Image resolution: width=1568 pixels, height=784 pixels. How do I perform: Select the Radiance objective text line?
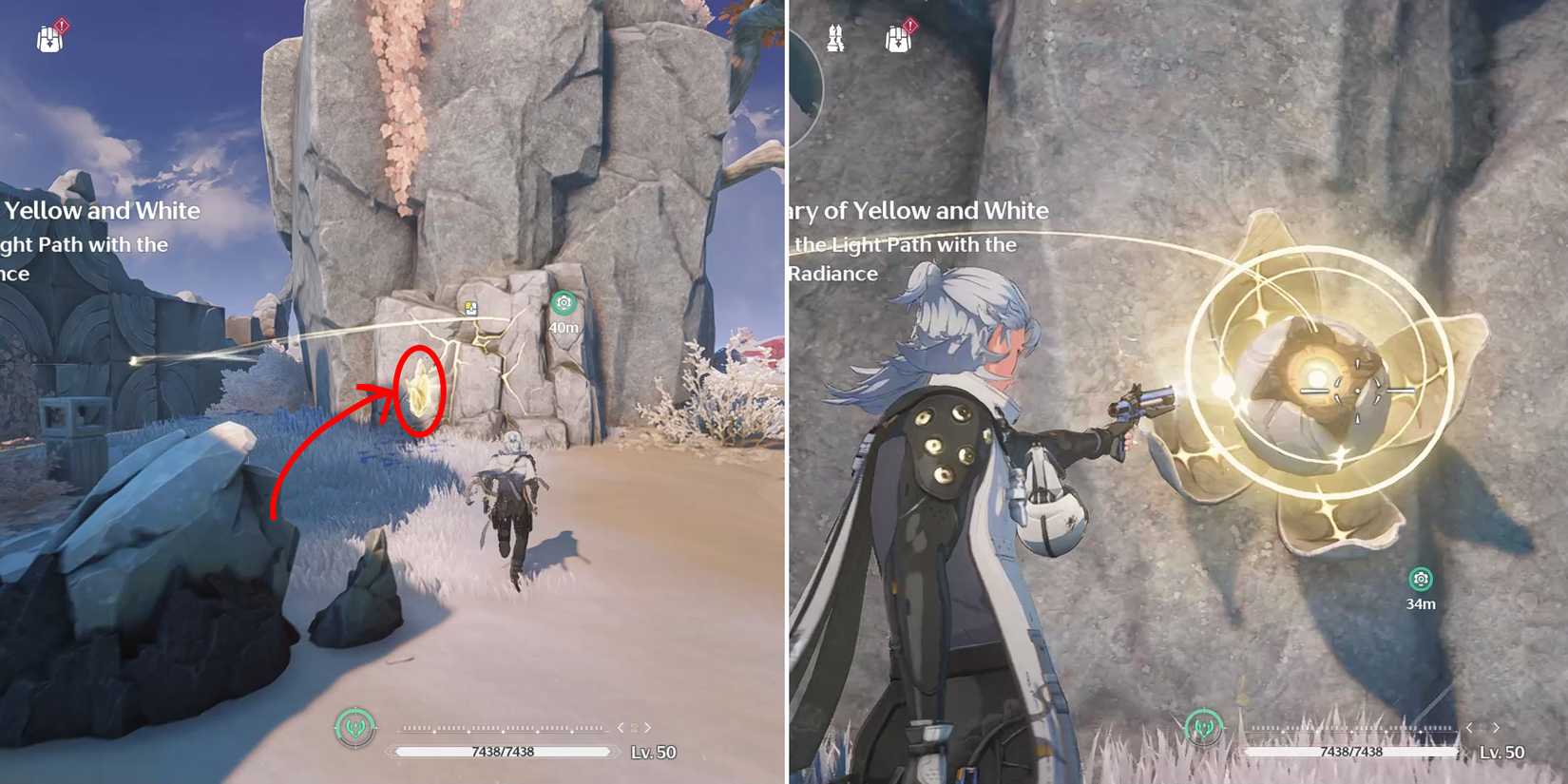836,274
